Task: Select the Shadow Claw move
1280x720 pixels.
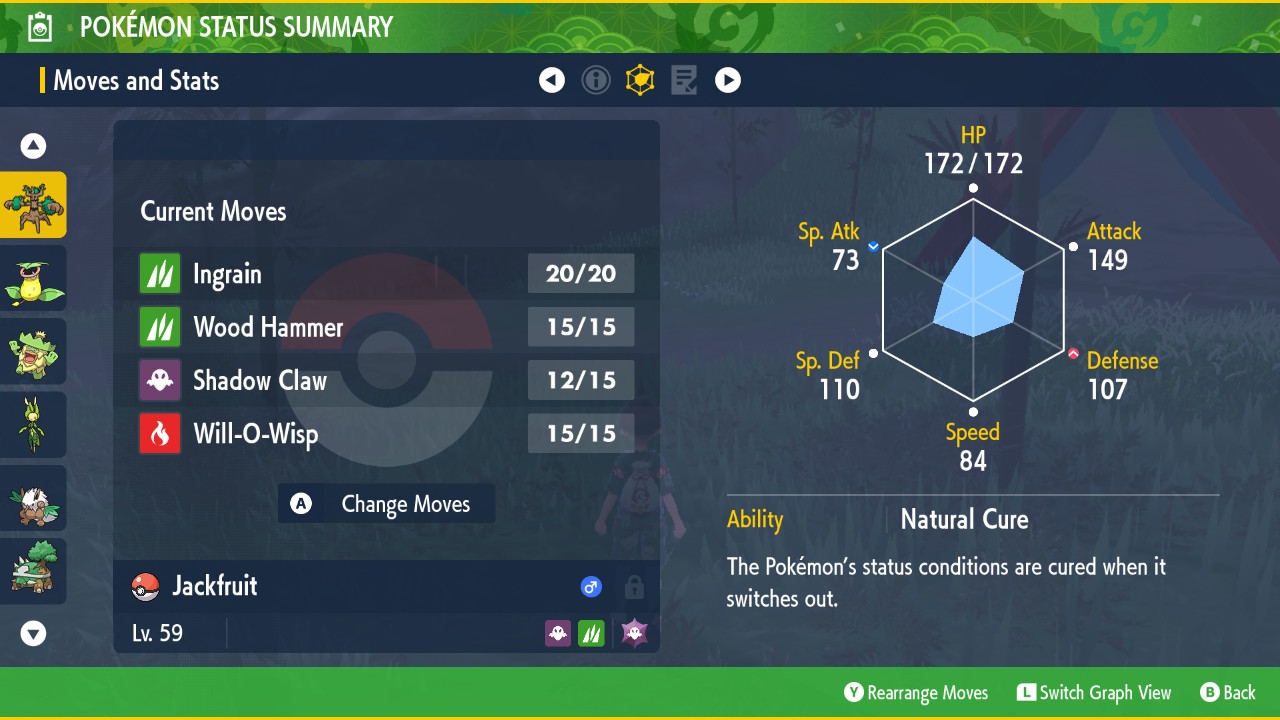Action: click(x=386, y=380)
